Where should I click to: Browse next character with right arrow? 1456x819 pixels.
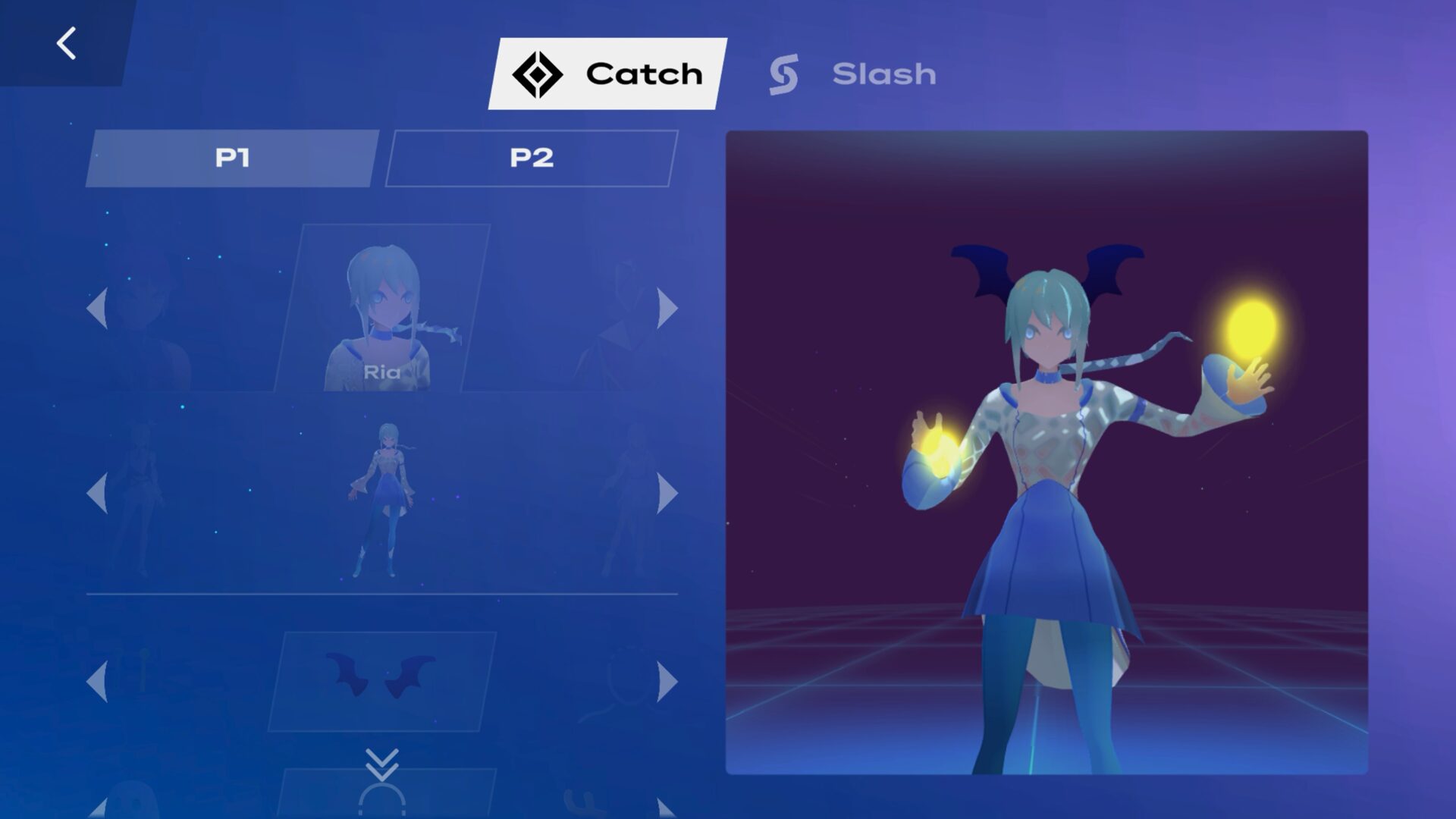pyautogui.click(x=666, y=306)
